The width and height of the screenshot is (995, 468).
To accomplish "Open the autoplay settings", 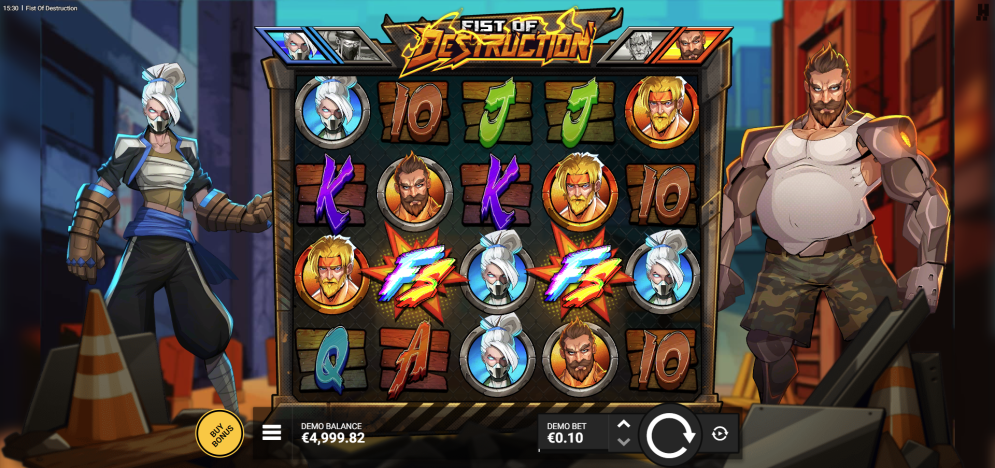I will pyautogui.click(x=719, y=434).
